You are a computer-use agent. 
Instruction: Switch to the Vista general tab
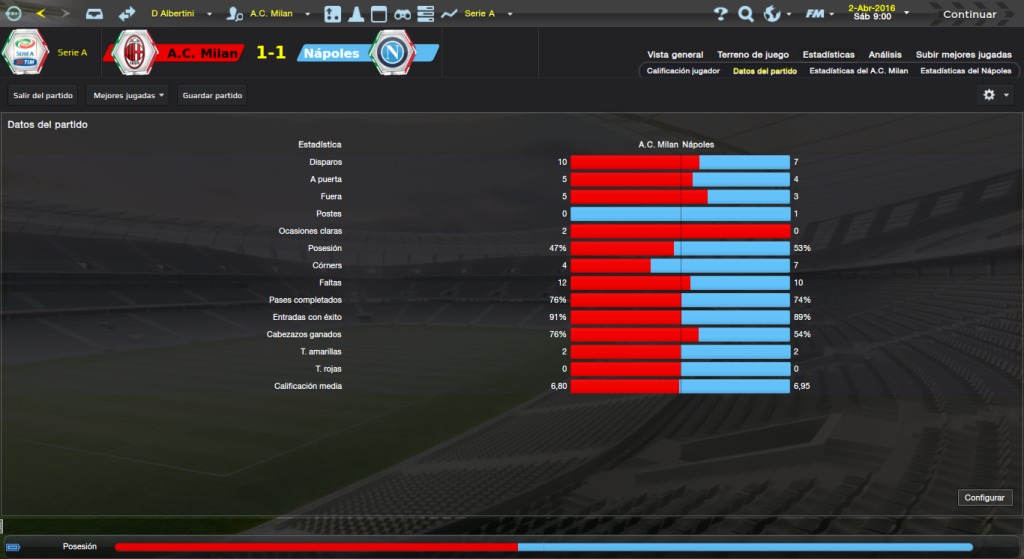(675, 55)
